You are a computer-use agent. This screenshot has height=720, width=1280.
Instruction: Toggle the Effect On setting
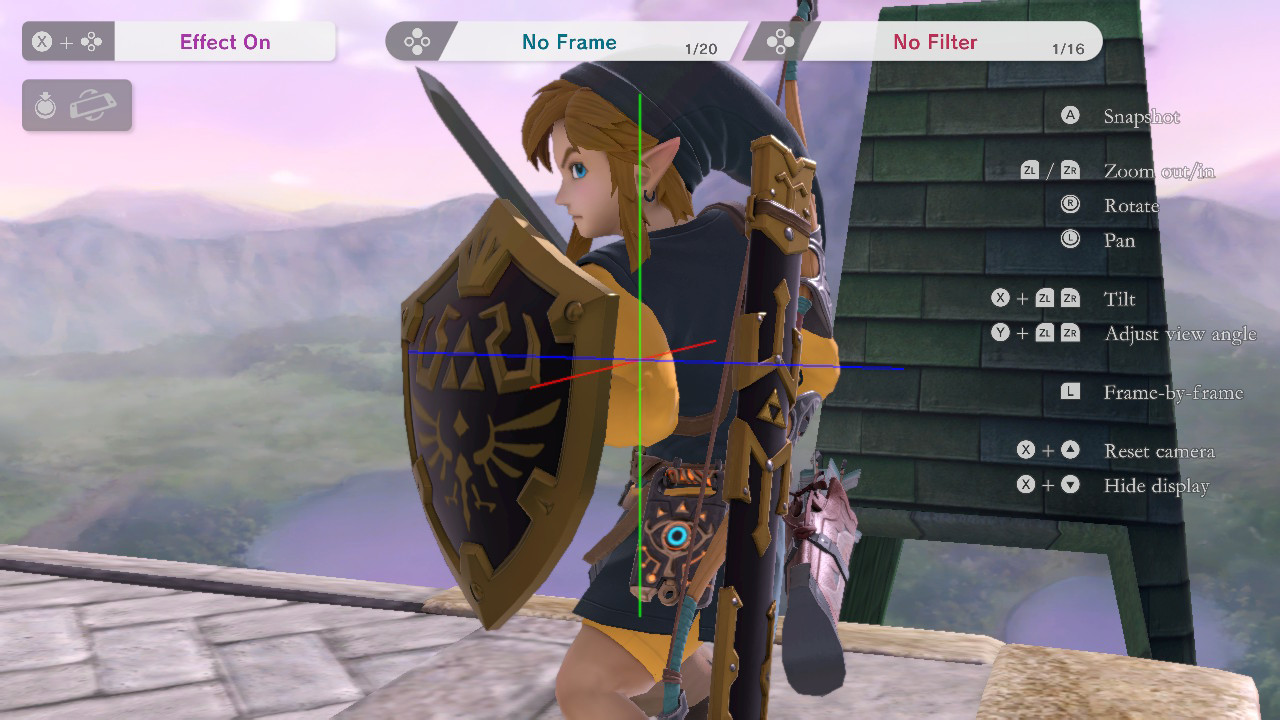coord(225,42)
